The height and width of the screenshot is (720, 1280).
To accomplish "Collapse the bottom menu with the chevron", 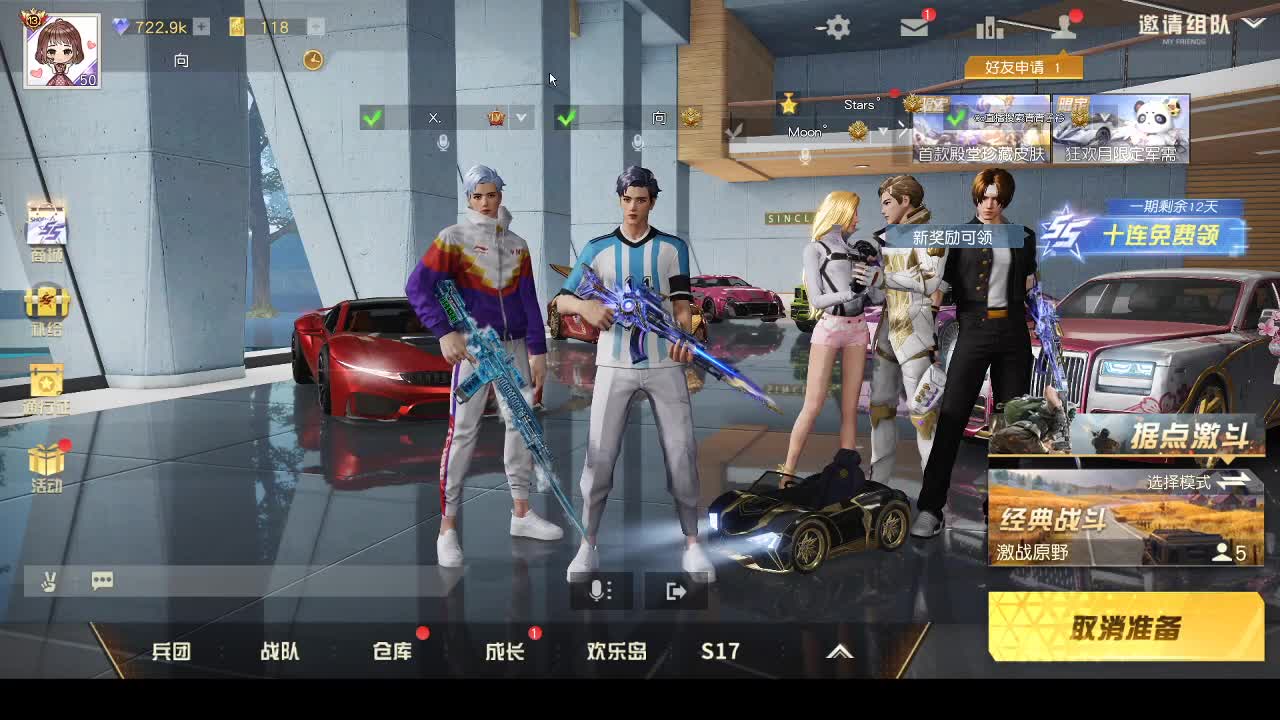I will coord(838,651).
